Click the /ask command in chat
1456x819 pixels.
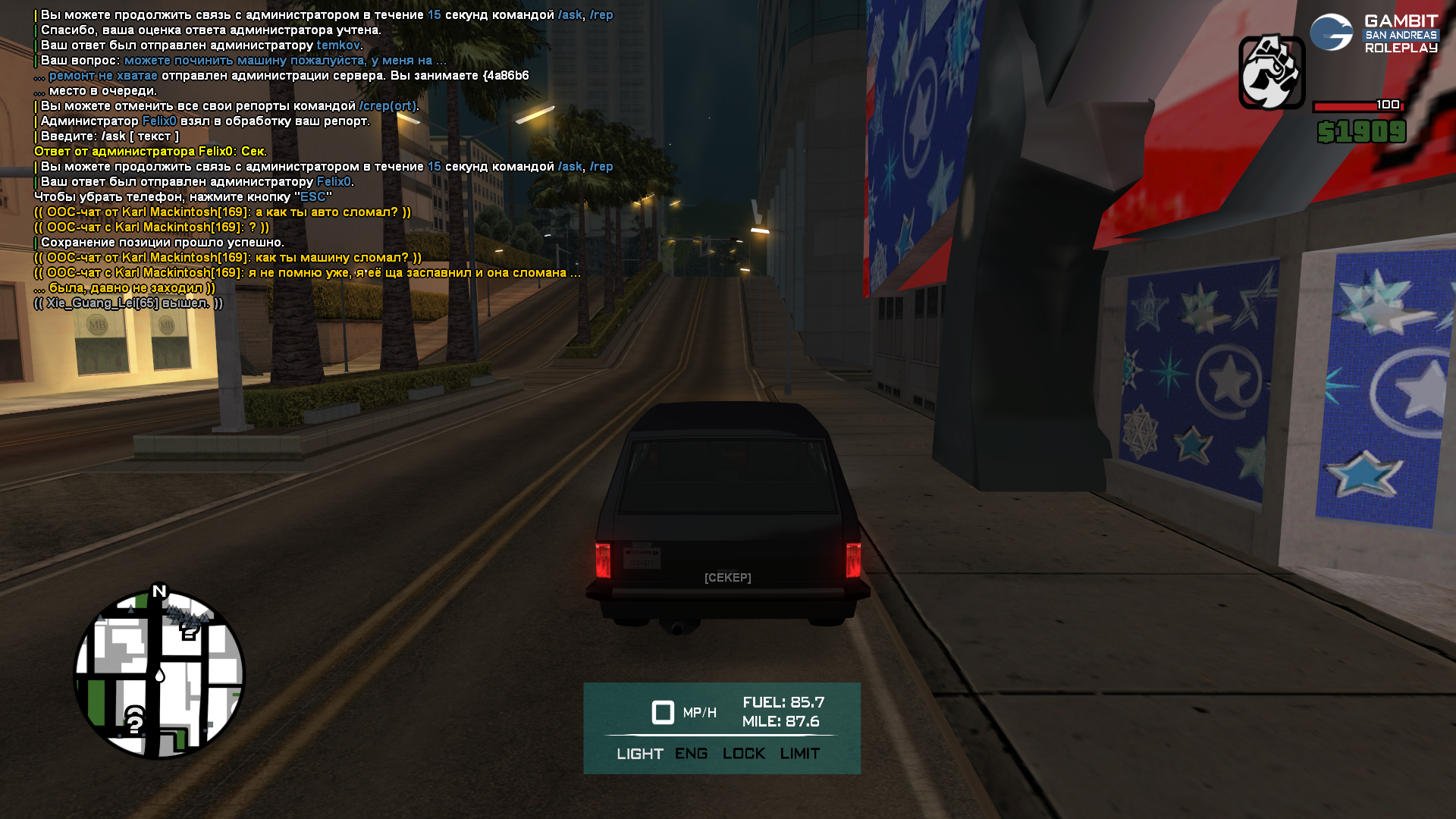coord(570,15)
